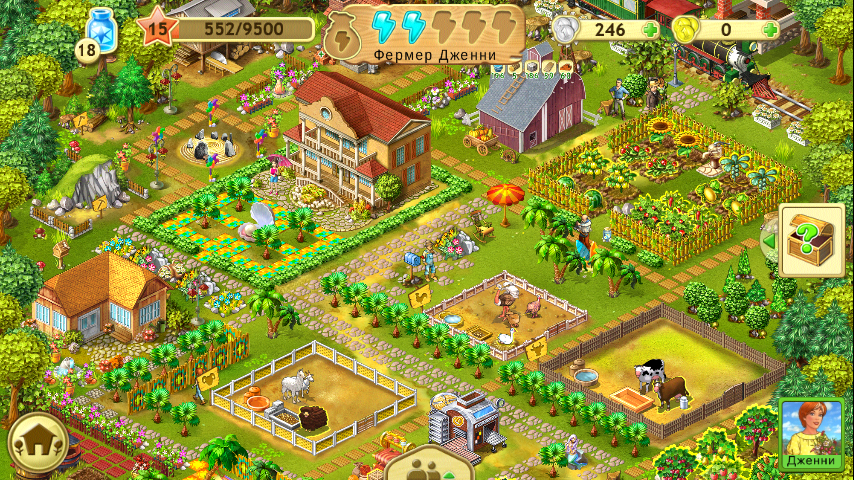Open the treasure chest with question mark

(x=812, y=241)
